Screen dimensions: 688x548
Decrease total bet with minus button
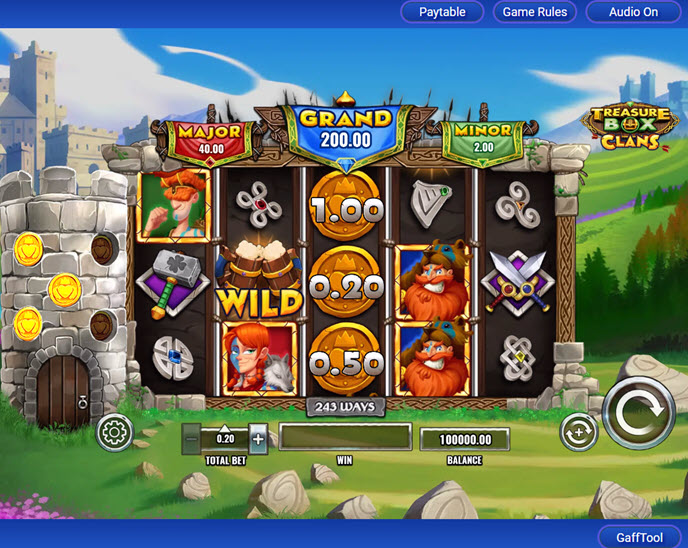click(191, 438)
